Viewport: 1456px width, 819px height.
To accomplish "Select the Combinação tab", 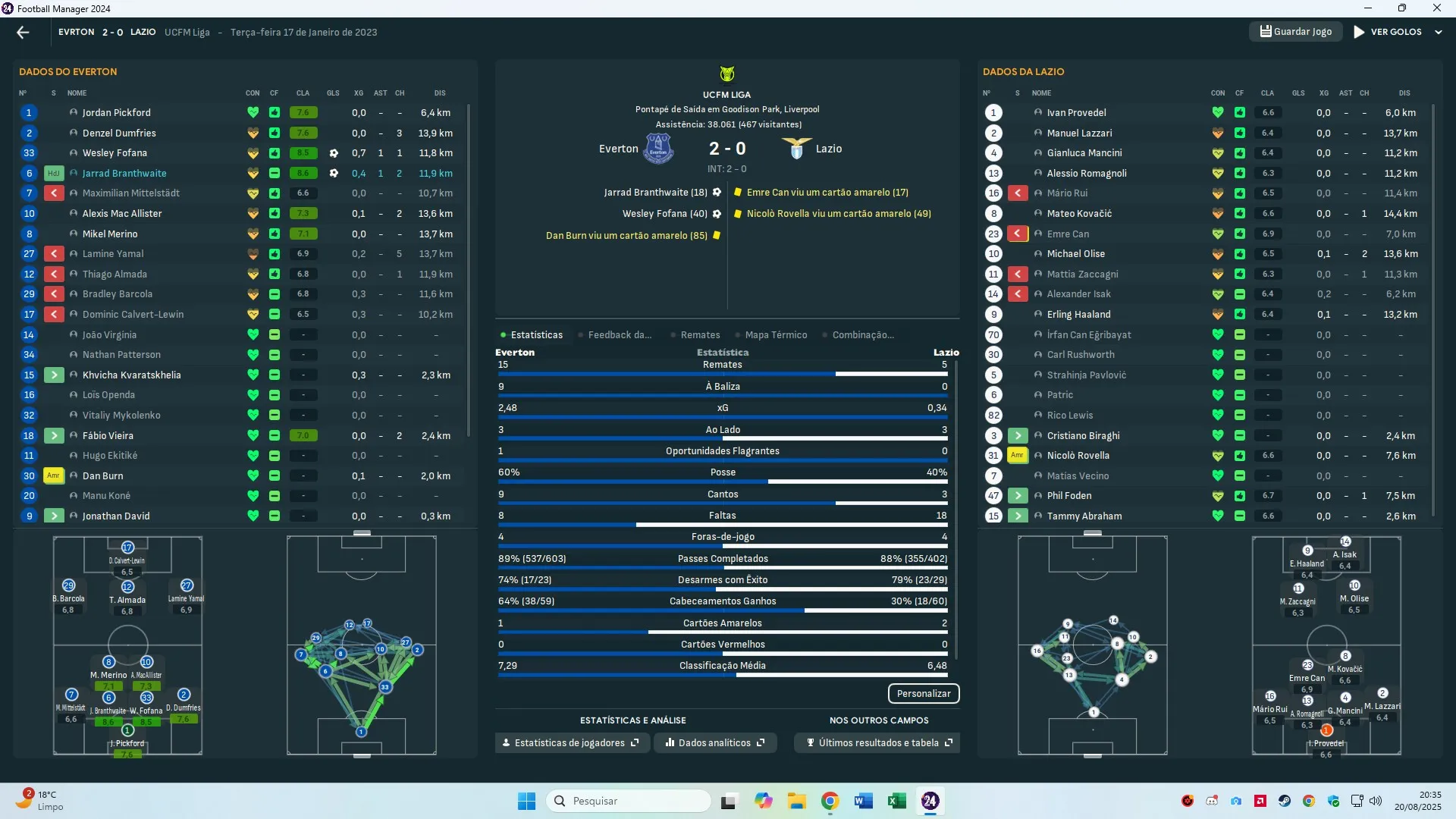I will 862,334.
